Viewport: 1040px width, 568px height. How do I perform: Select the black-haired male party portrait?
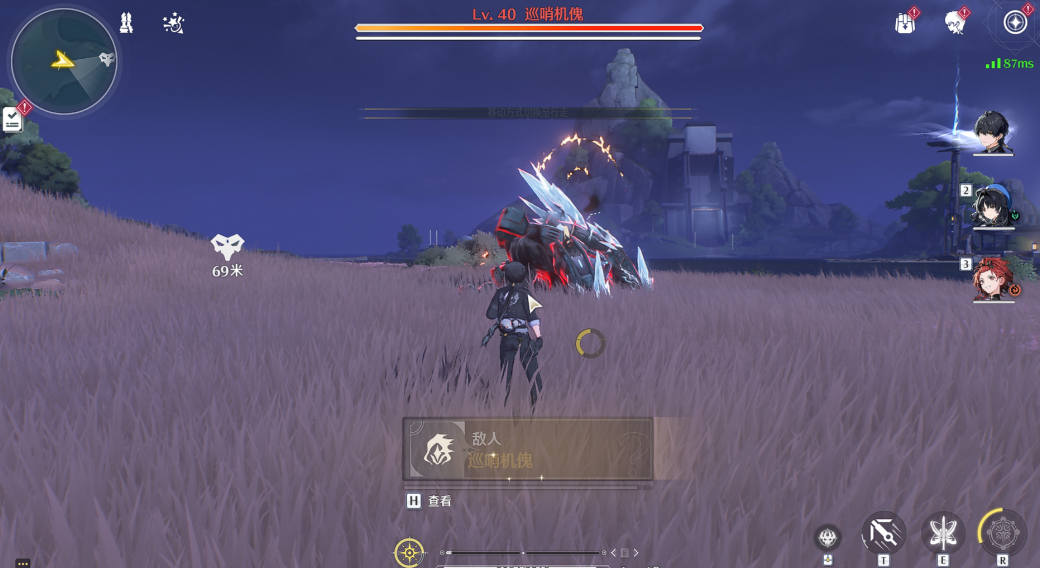pos(993,132)
